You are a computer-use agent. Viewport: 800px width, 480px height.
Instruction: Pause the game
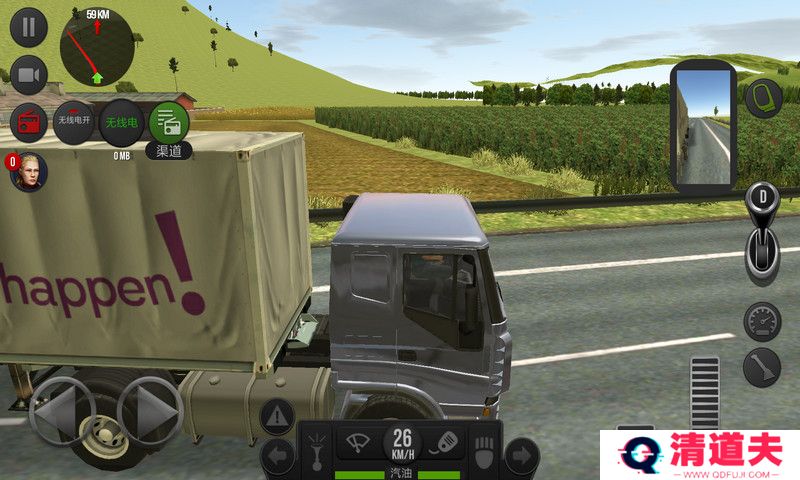tap(28, 27)
